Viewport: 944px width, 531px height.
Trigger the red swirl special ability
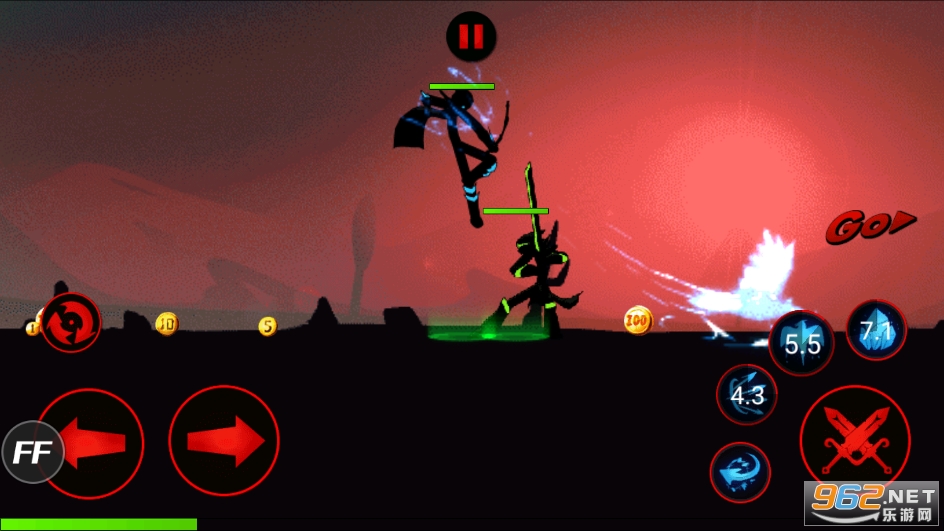pyautogui.click(x=70, y=322)
